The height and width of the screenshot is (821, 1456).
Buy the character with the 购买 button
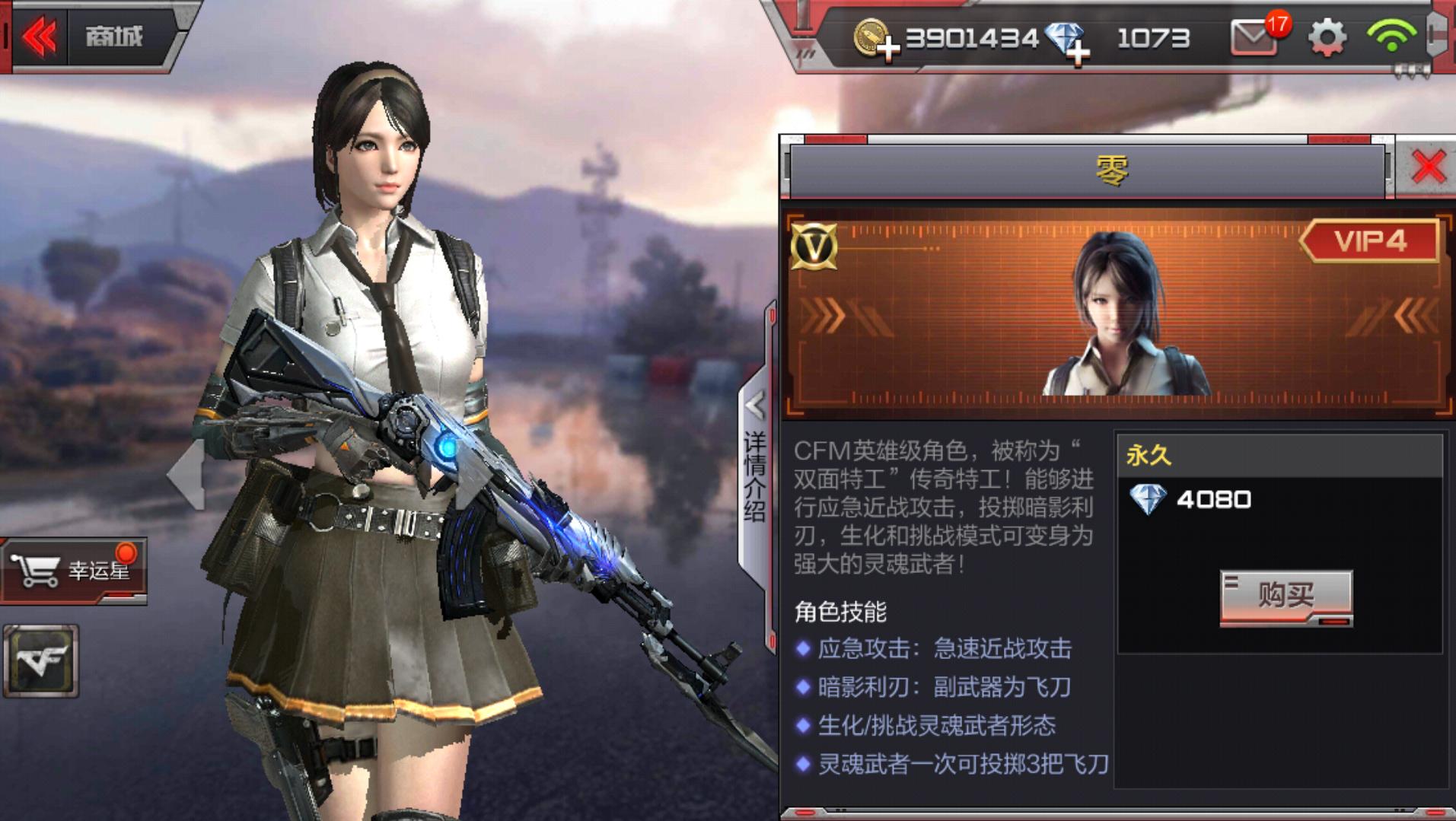(x=1286, y=597)
